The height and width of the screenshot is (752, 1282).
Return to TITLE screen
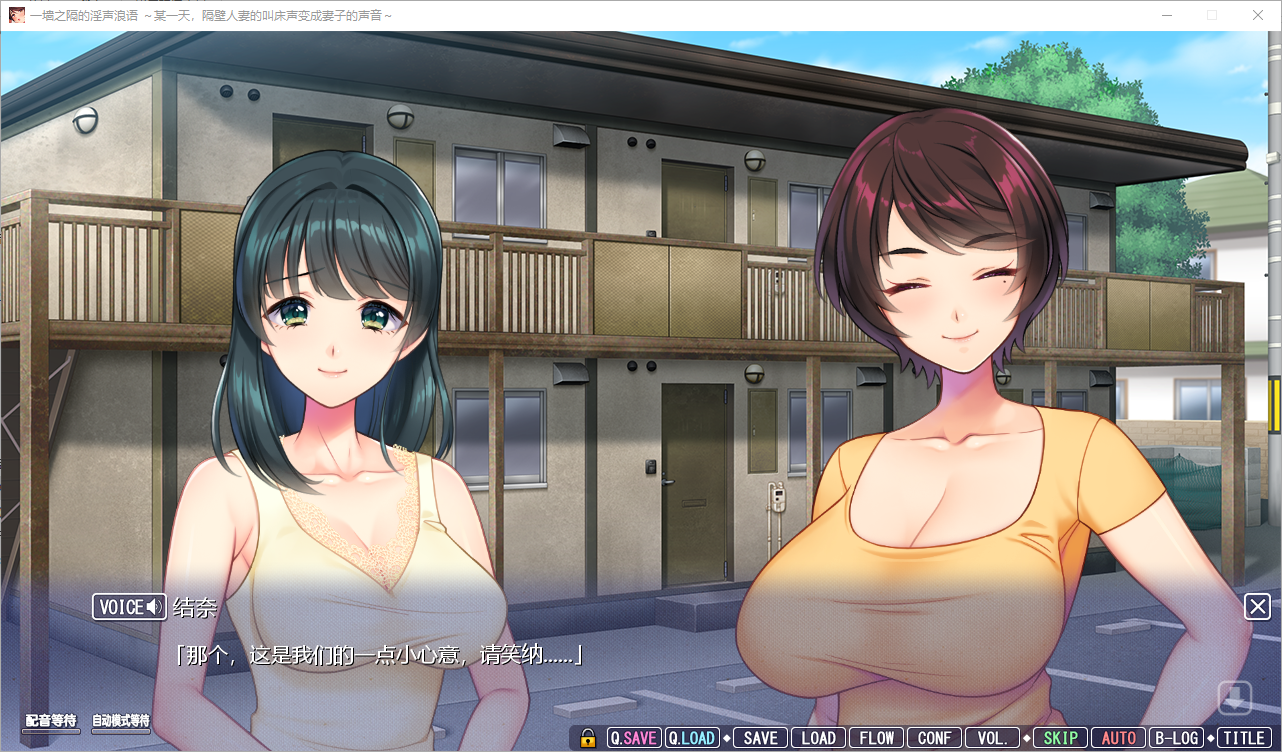click(1243, 738)
